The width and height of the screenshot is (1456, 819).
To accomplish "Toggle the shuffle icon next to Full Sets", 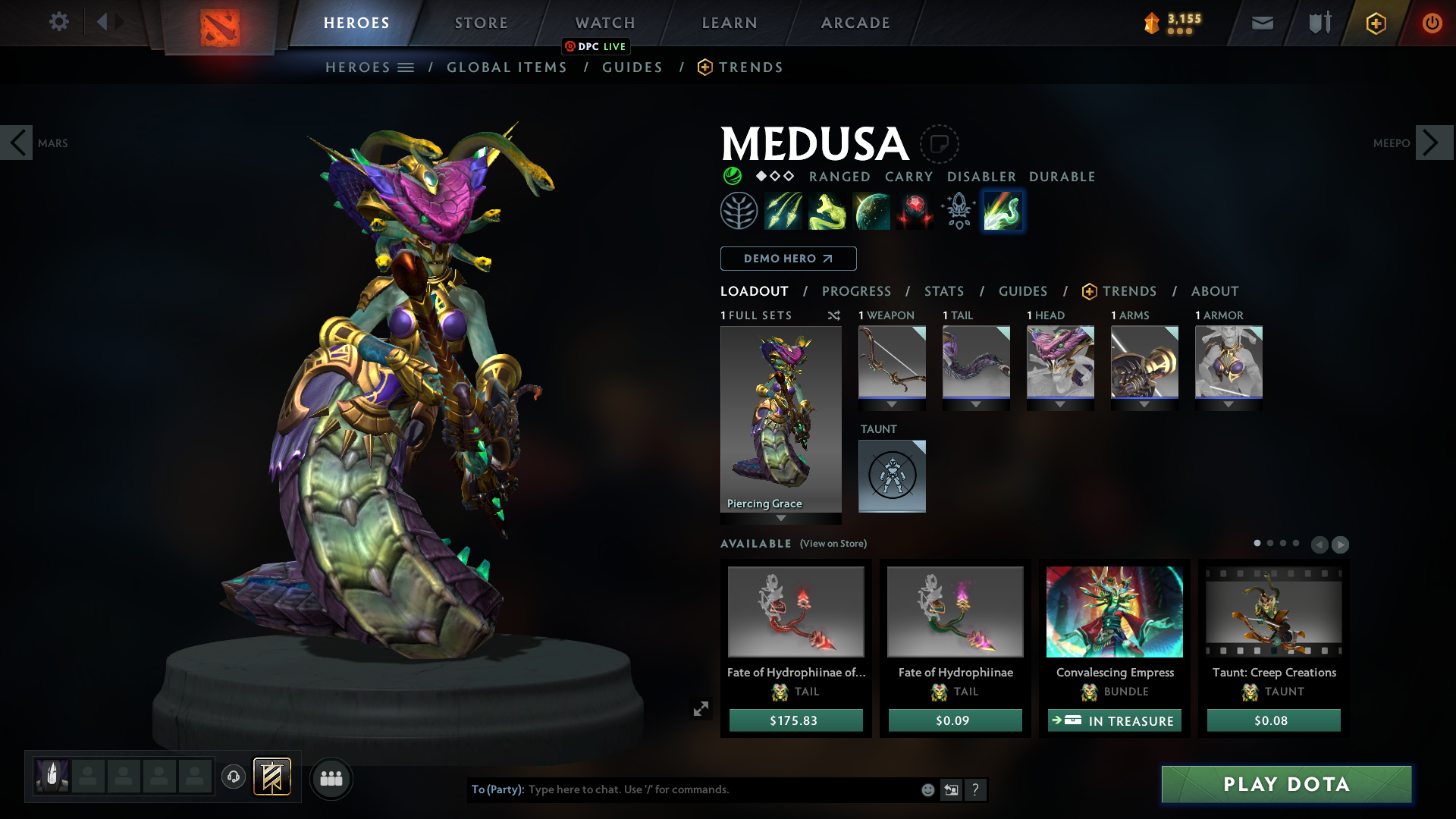I will pos(834,315).
